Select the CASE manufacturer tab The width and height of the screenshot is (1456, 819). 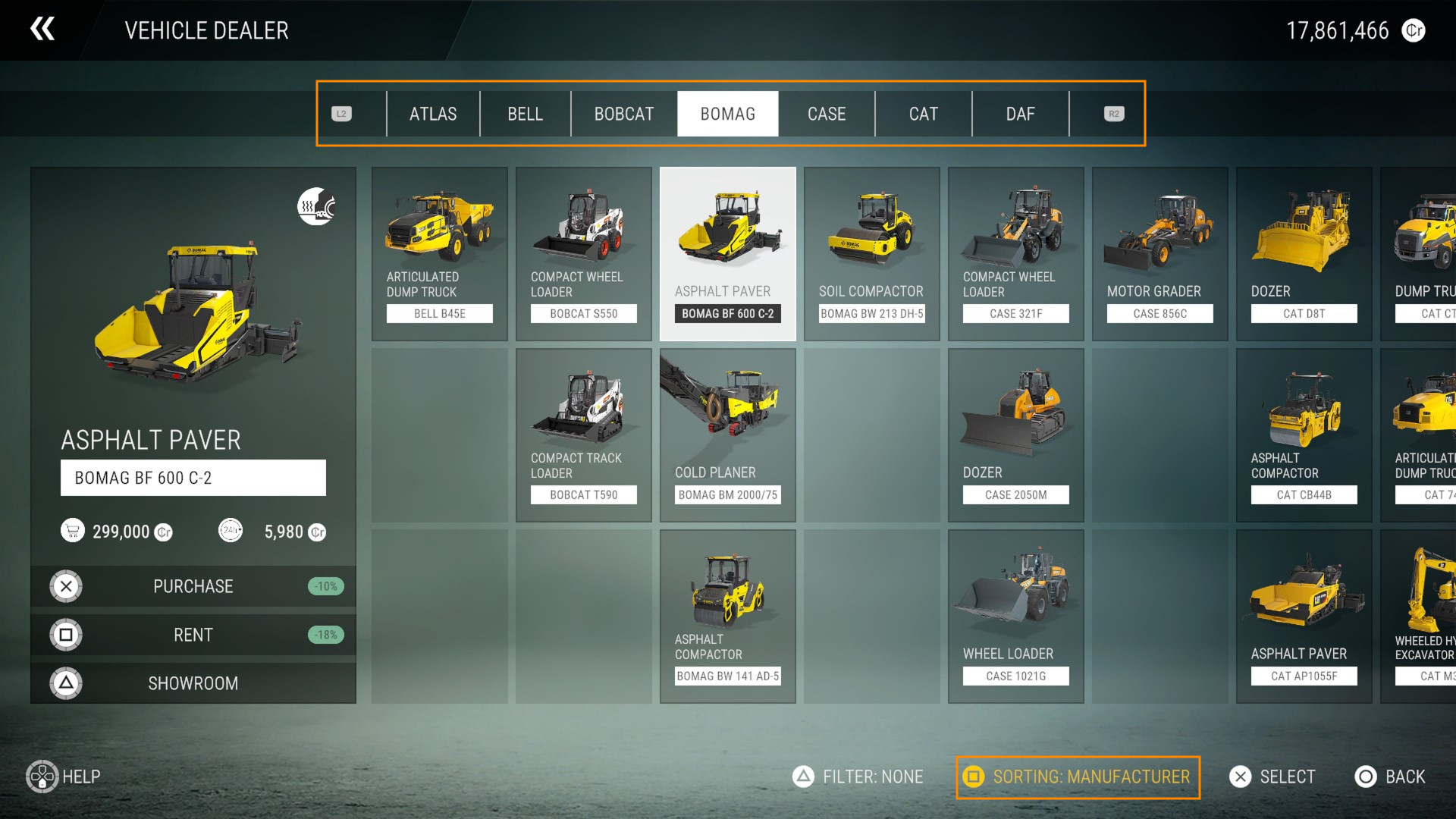tap(826, 114)
